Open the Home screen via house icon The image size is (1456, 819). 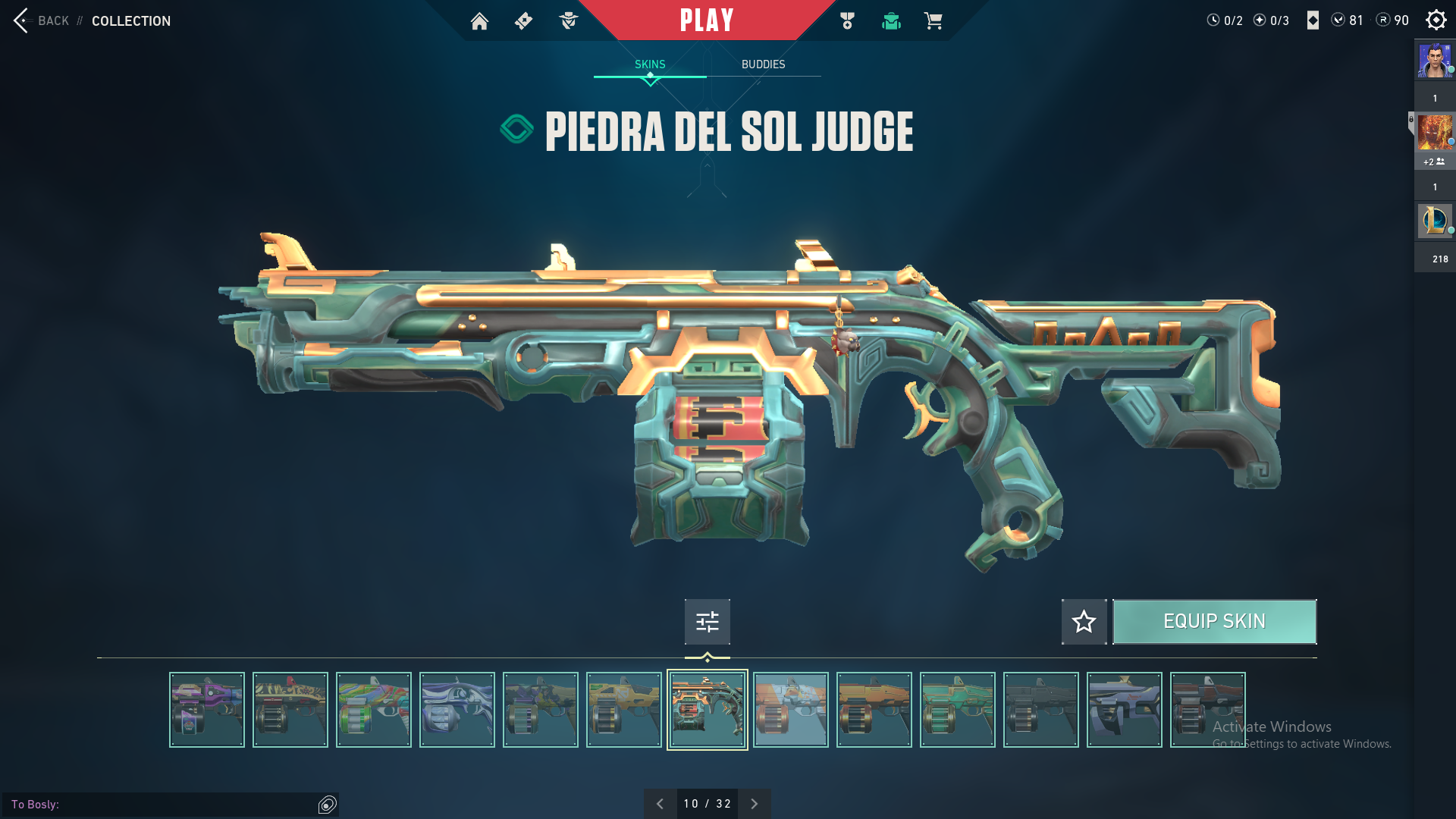(479, 21)
